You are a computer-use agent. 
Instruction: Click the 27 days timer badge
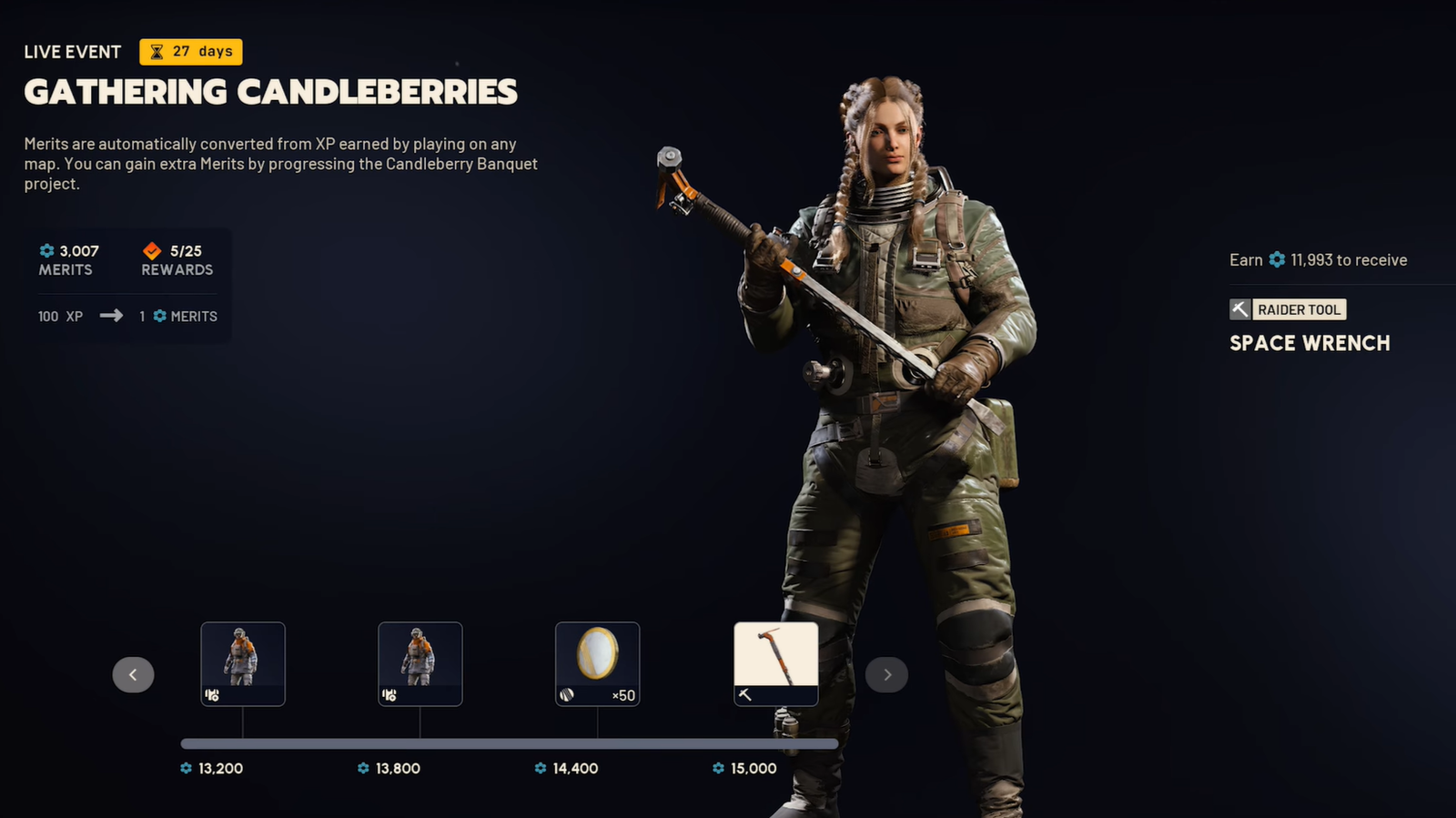pos(190,52)
